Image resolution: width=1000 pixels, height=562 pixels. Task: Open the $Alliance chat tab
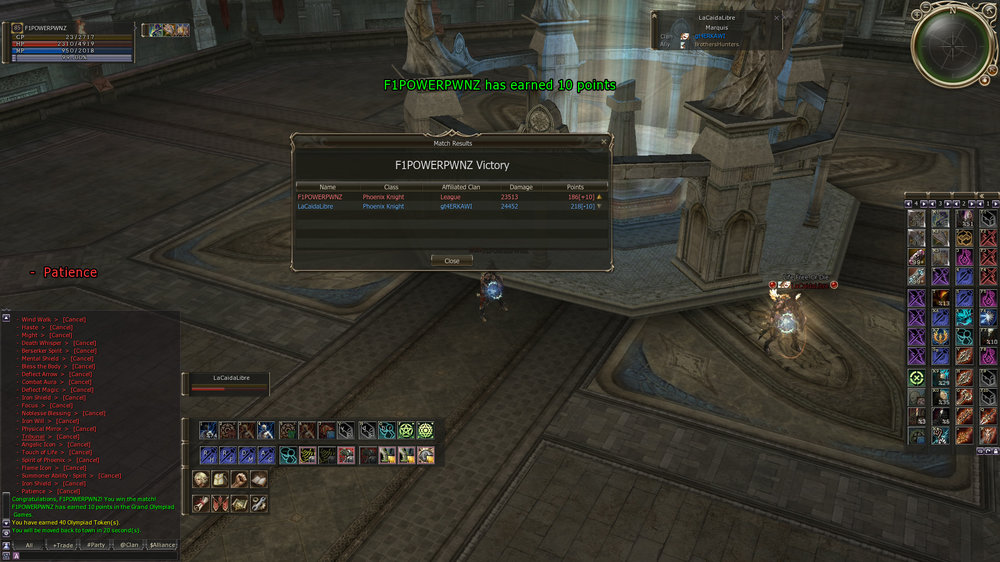coord(162,545)
